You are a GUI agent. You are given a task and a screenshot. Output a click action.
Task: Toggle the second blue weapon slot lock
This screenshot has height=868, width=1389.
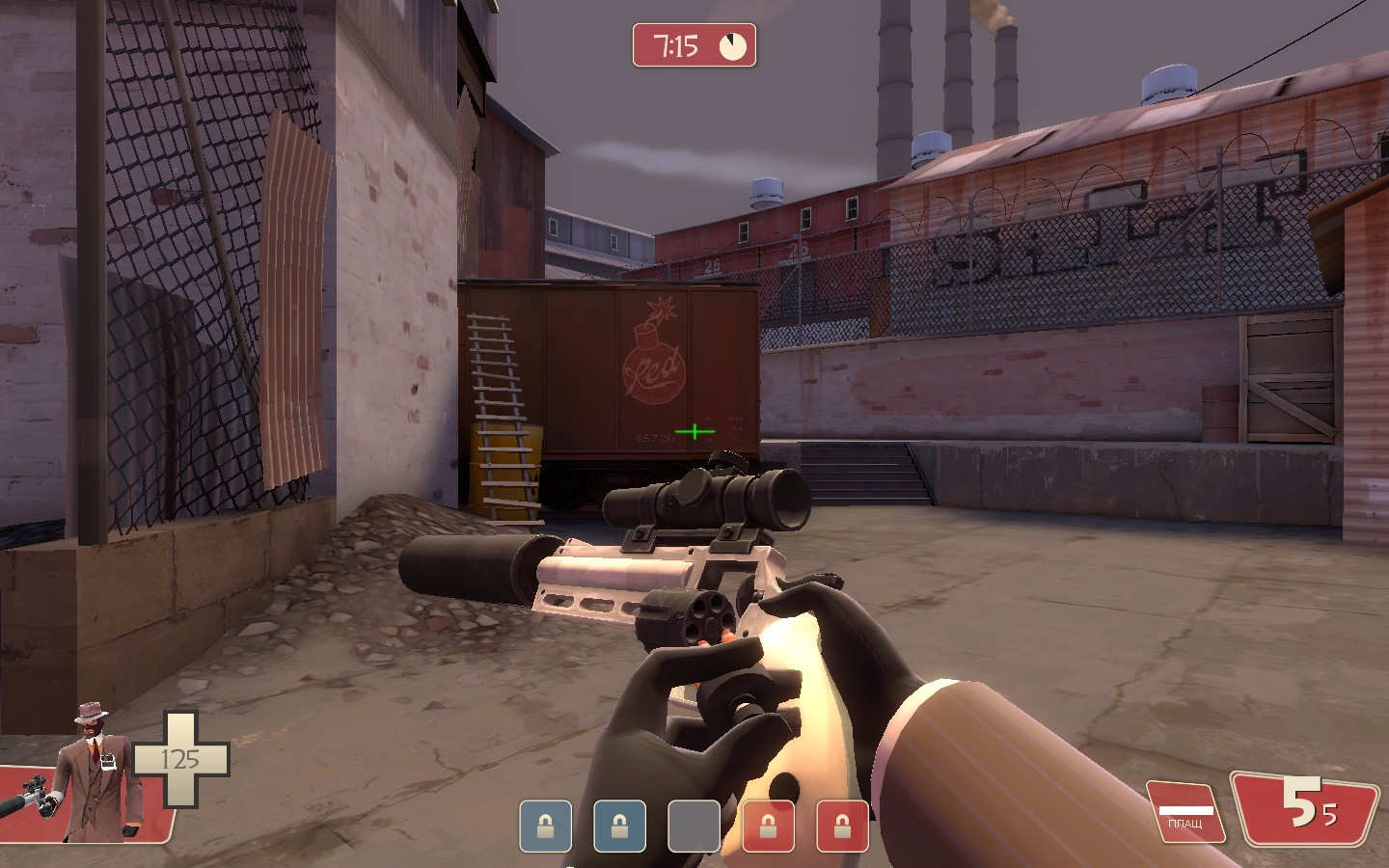tap(621, 825)
